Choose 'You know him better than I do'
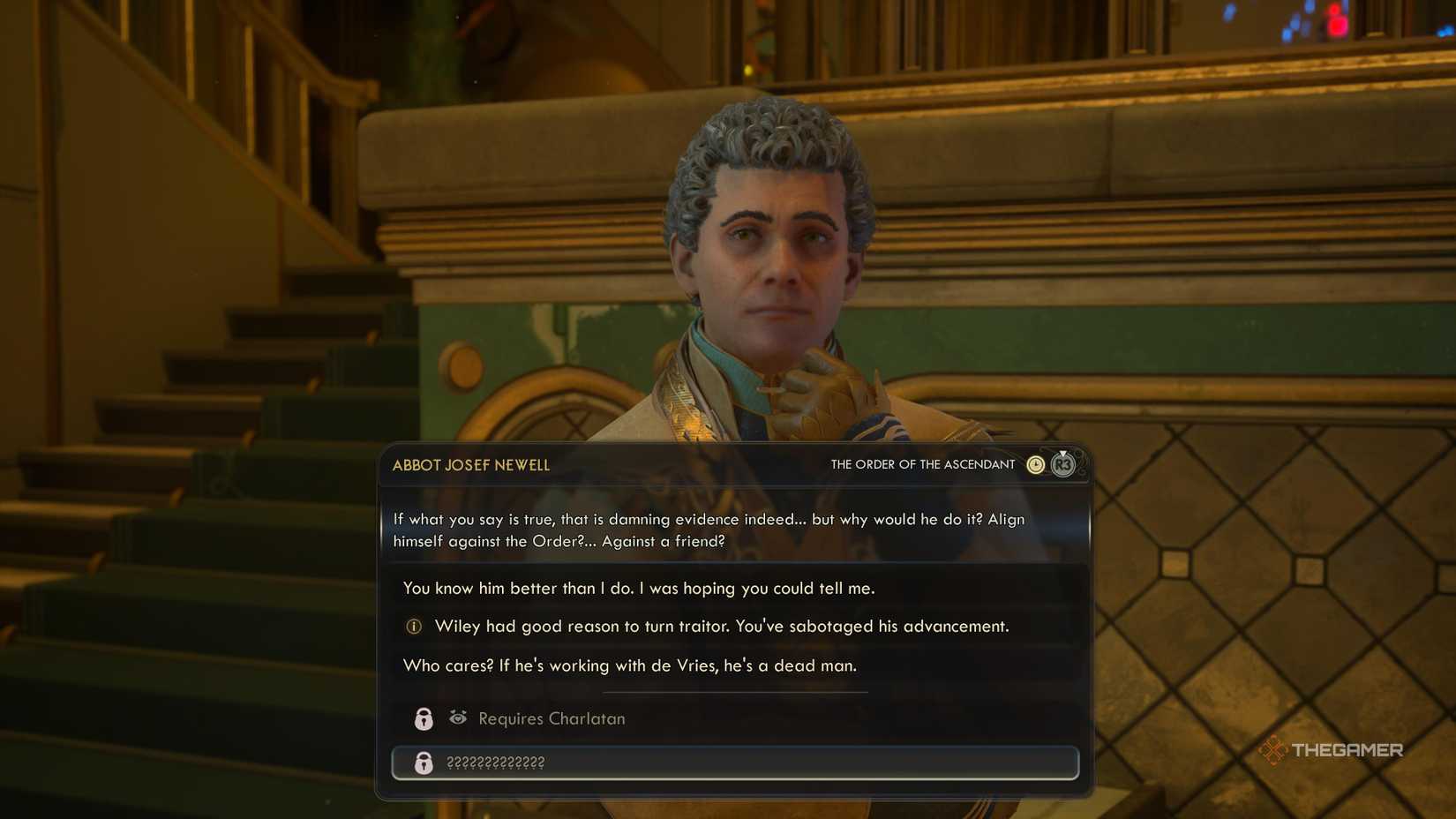Viewport: 1456px width, 819px height. tap(638, 587)
